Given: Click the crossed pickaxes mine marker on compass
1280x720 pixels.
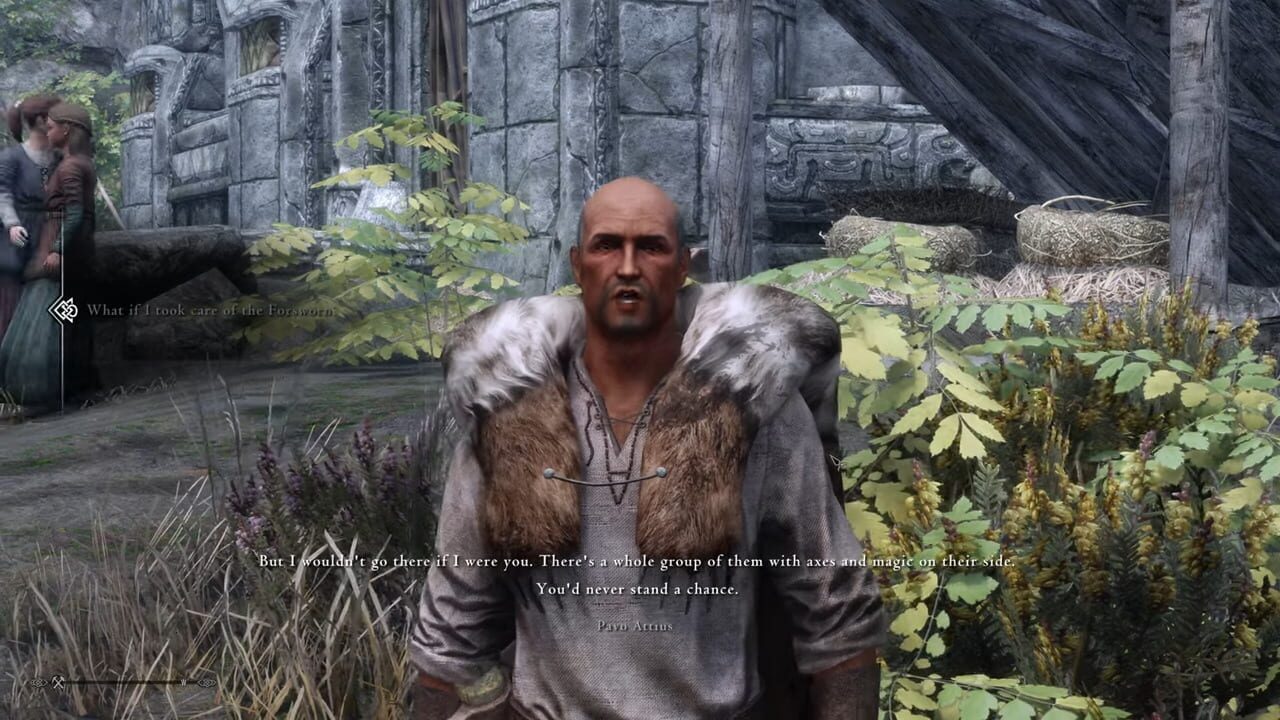Looking at the screenshot, I should tap(58, 684).
